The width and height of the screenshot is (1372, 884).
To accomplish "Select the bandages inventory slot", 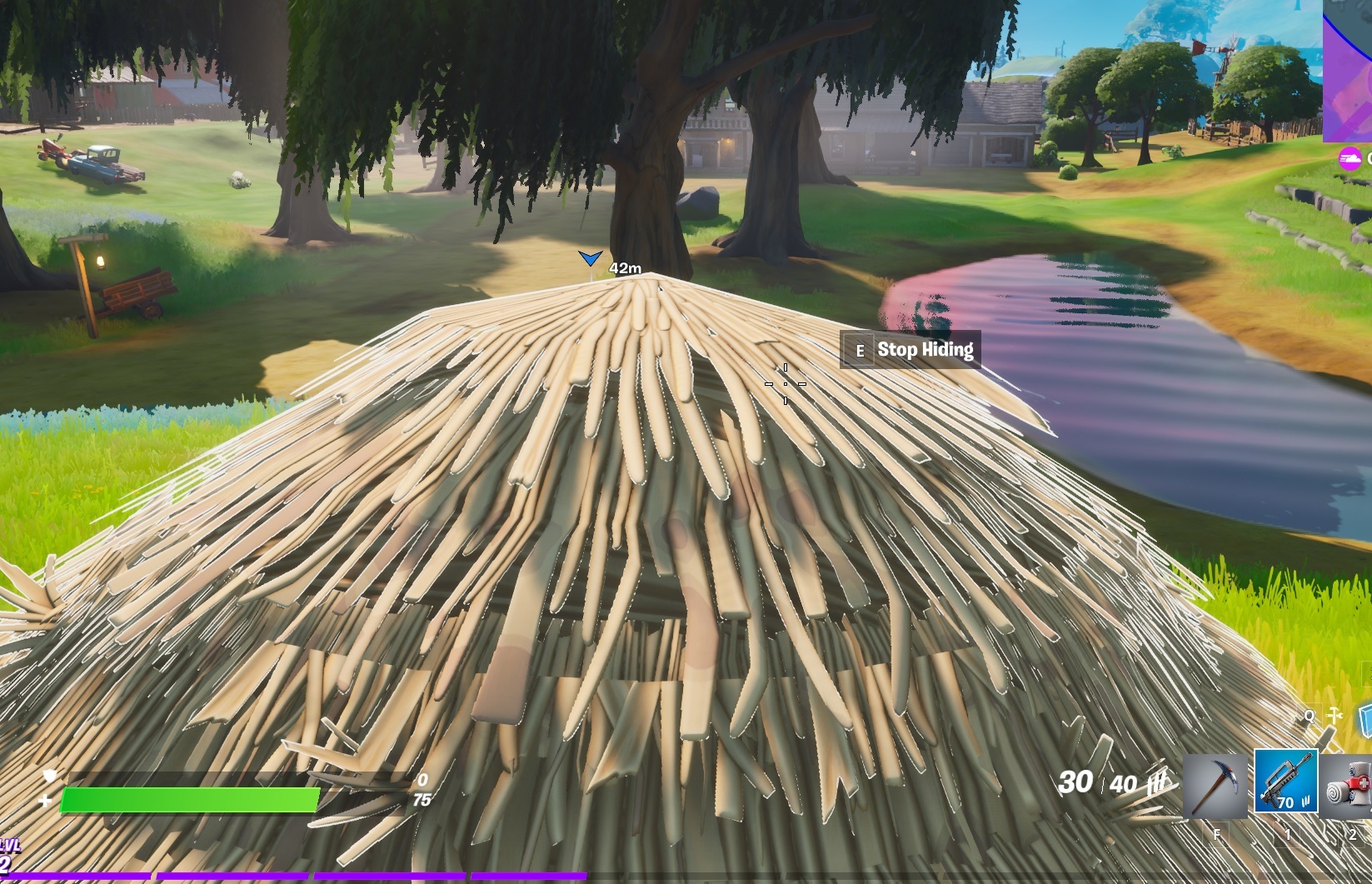I will point(1350,786).
